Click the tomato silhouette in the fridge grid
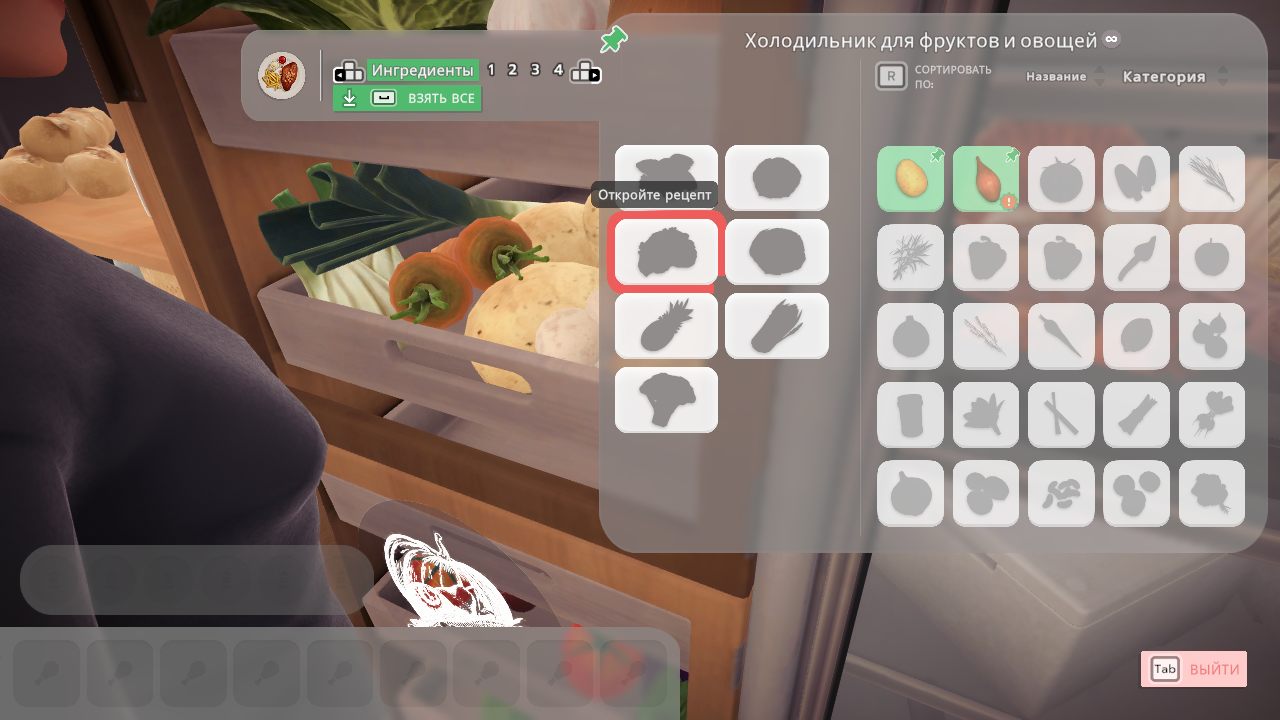 click(1061, 180)
